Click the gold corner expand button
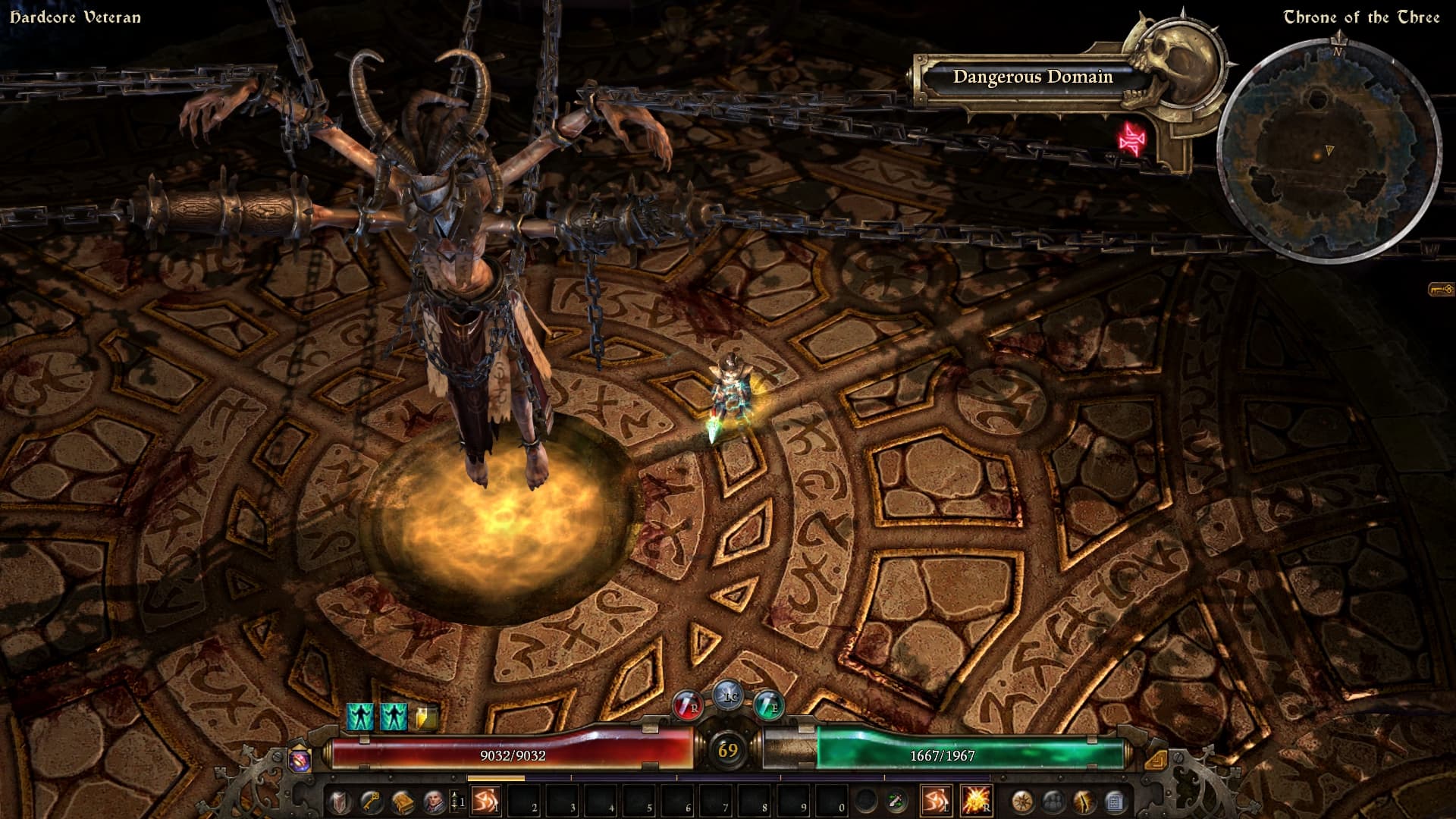The width and height of the screenshot is (1456, 819). click(x=1155, y=759)
